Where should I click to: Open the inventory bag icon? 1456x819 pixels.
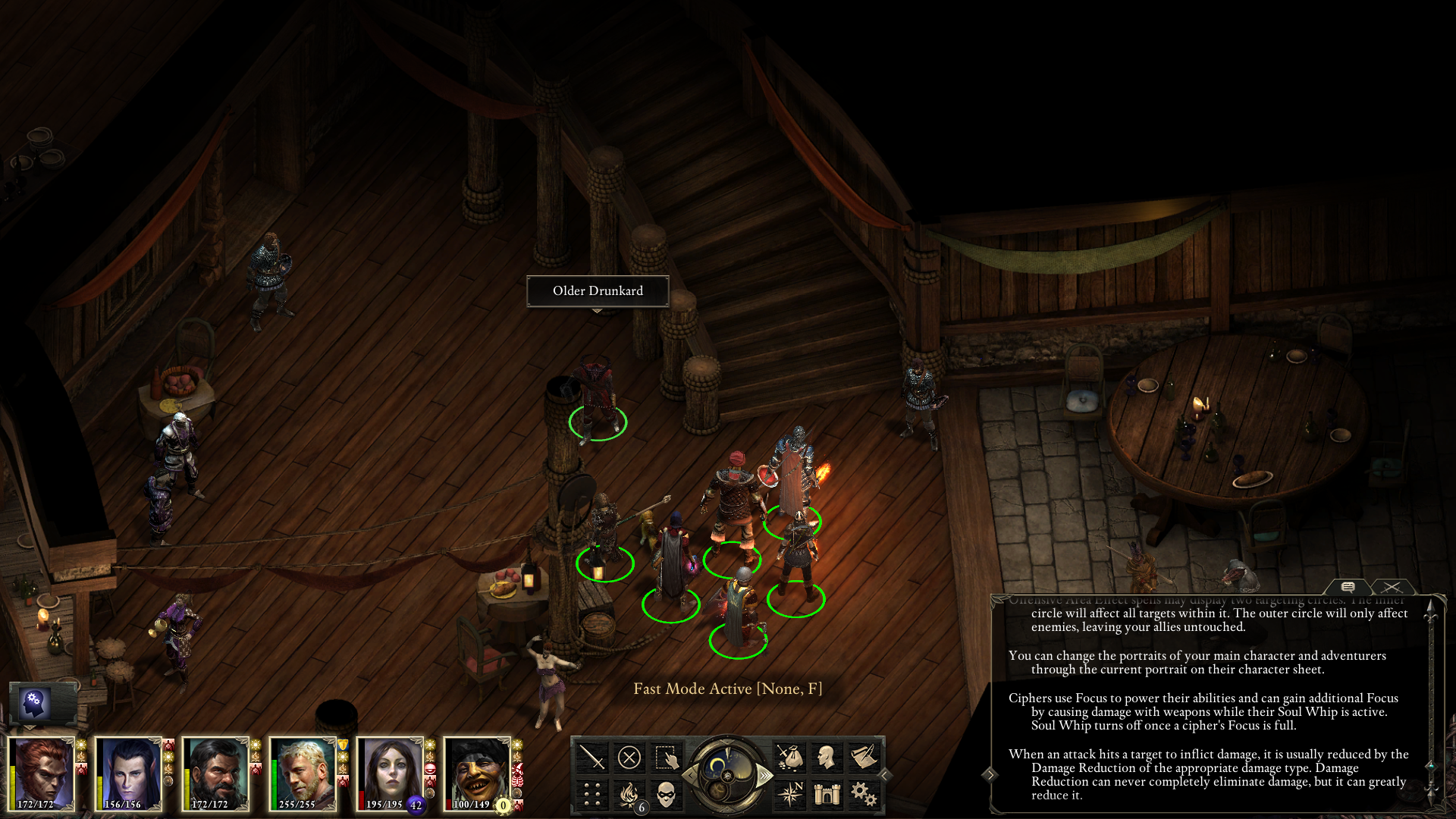click(789, 757)
